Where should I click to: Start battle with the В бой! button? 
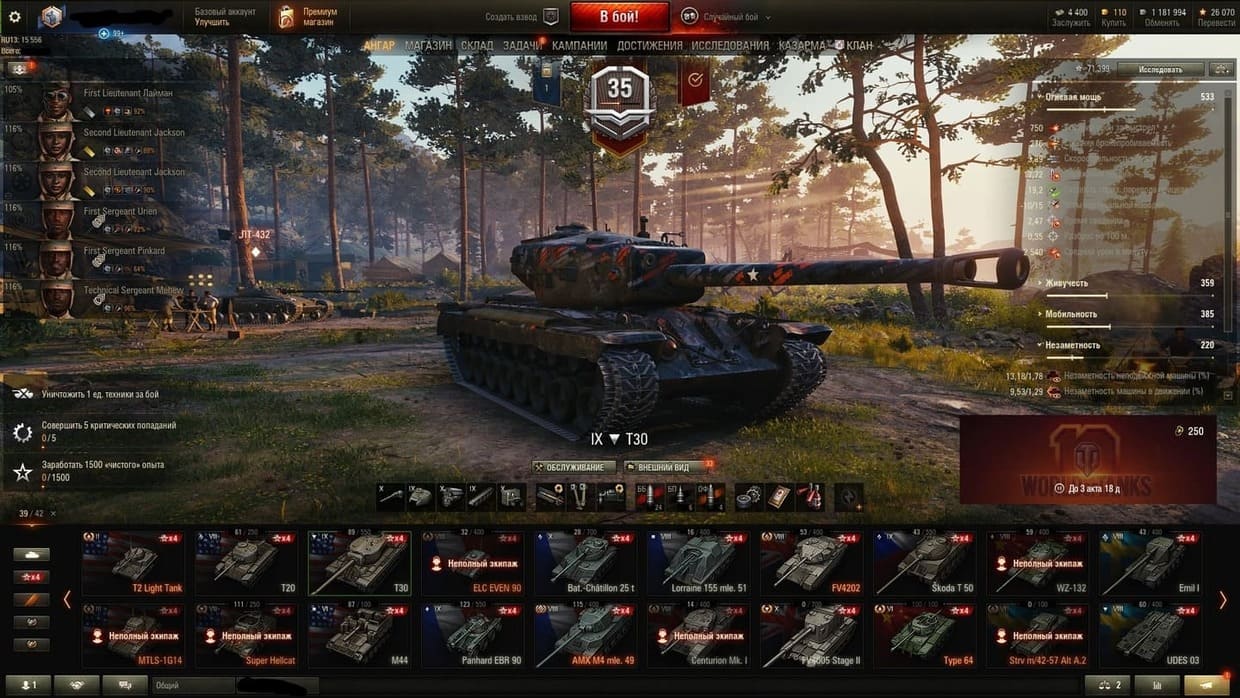click(x=619, y=16)
